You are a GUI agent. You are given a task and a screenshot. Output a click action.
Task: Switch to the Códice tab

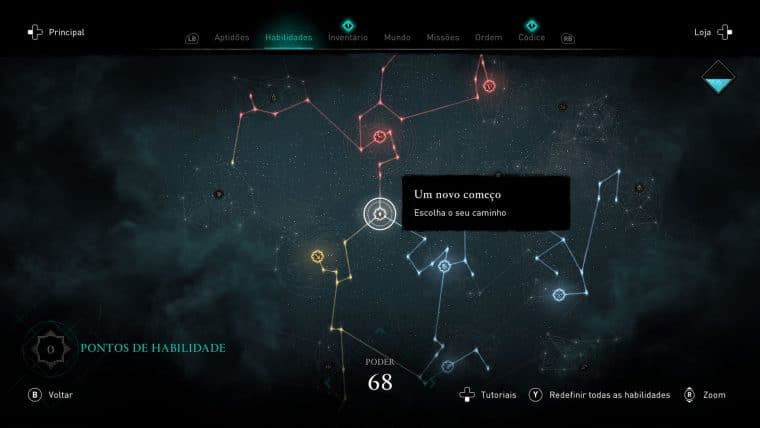532,37
